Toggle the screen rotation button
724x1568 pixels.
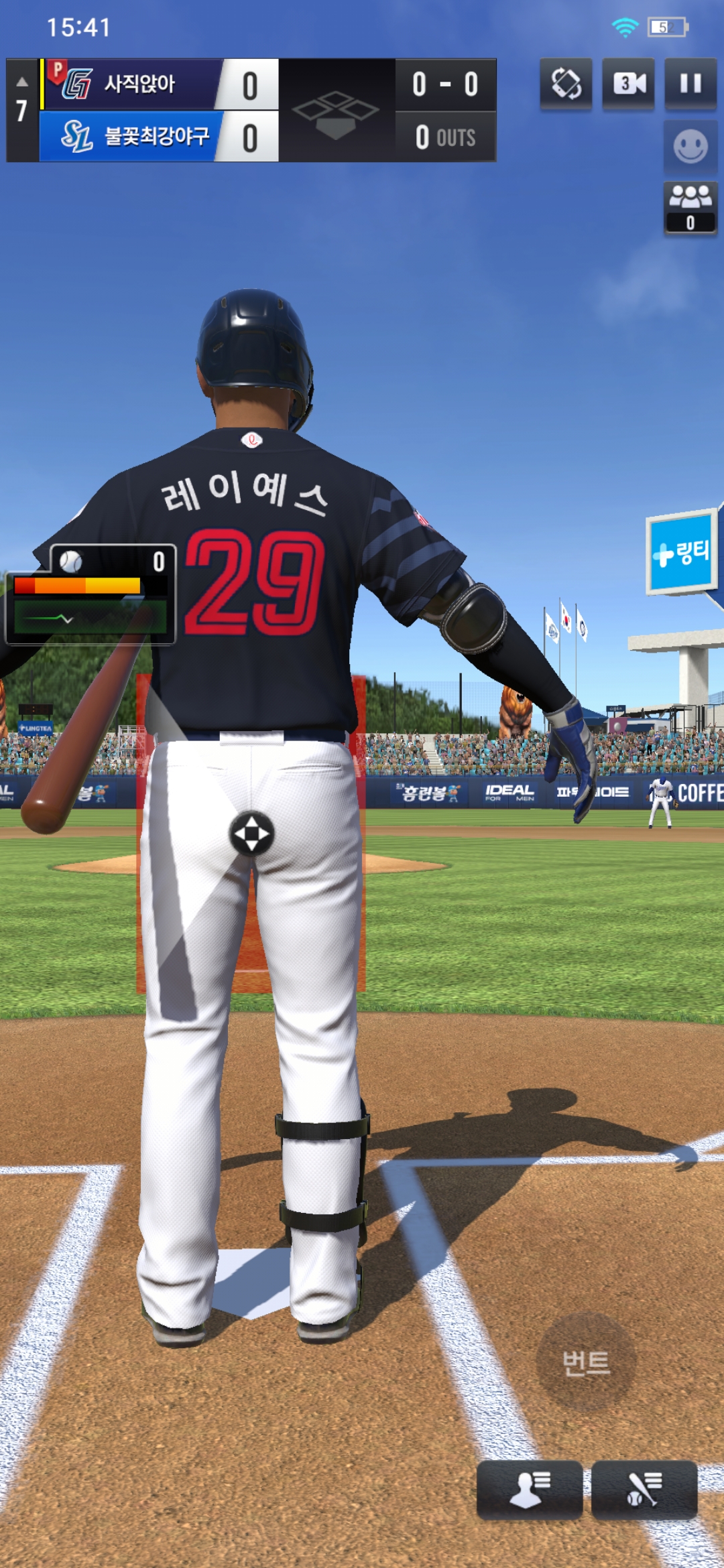566,84
